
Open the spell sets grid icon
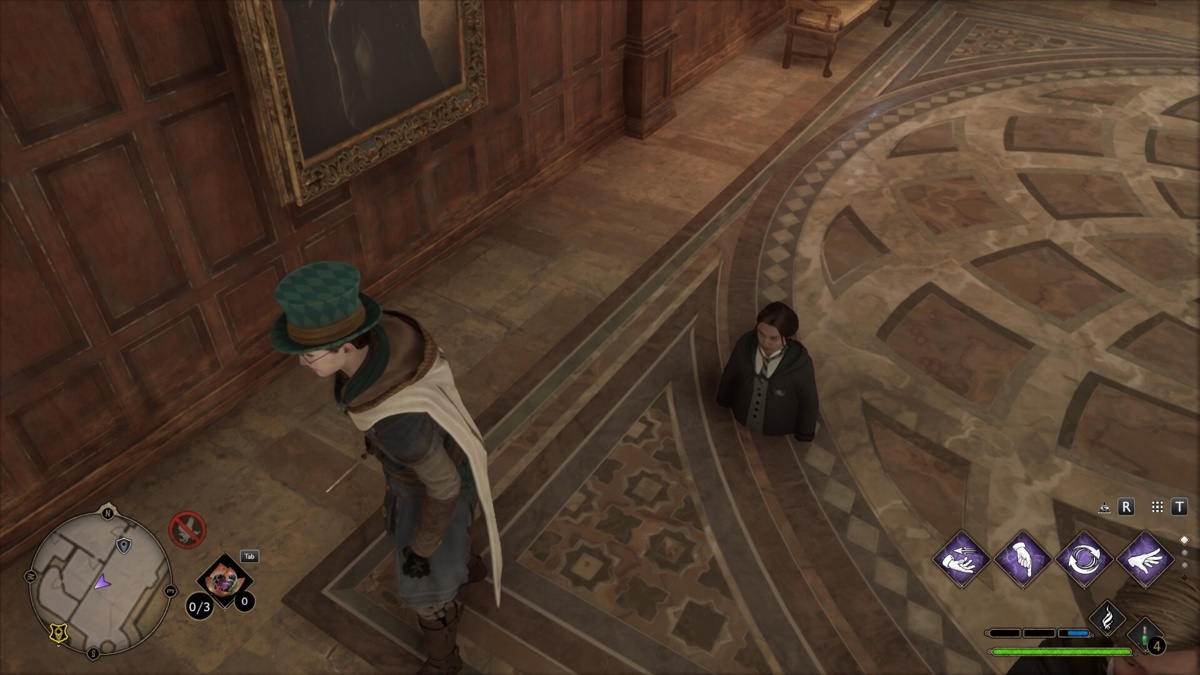[x=1157, y=507]
